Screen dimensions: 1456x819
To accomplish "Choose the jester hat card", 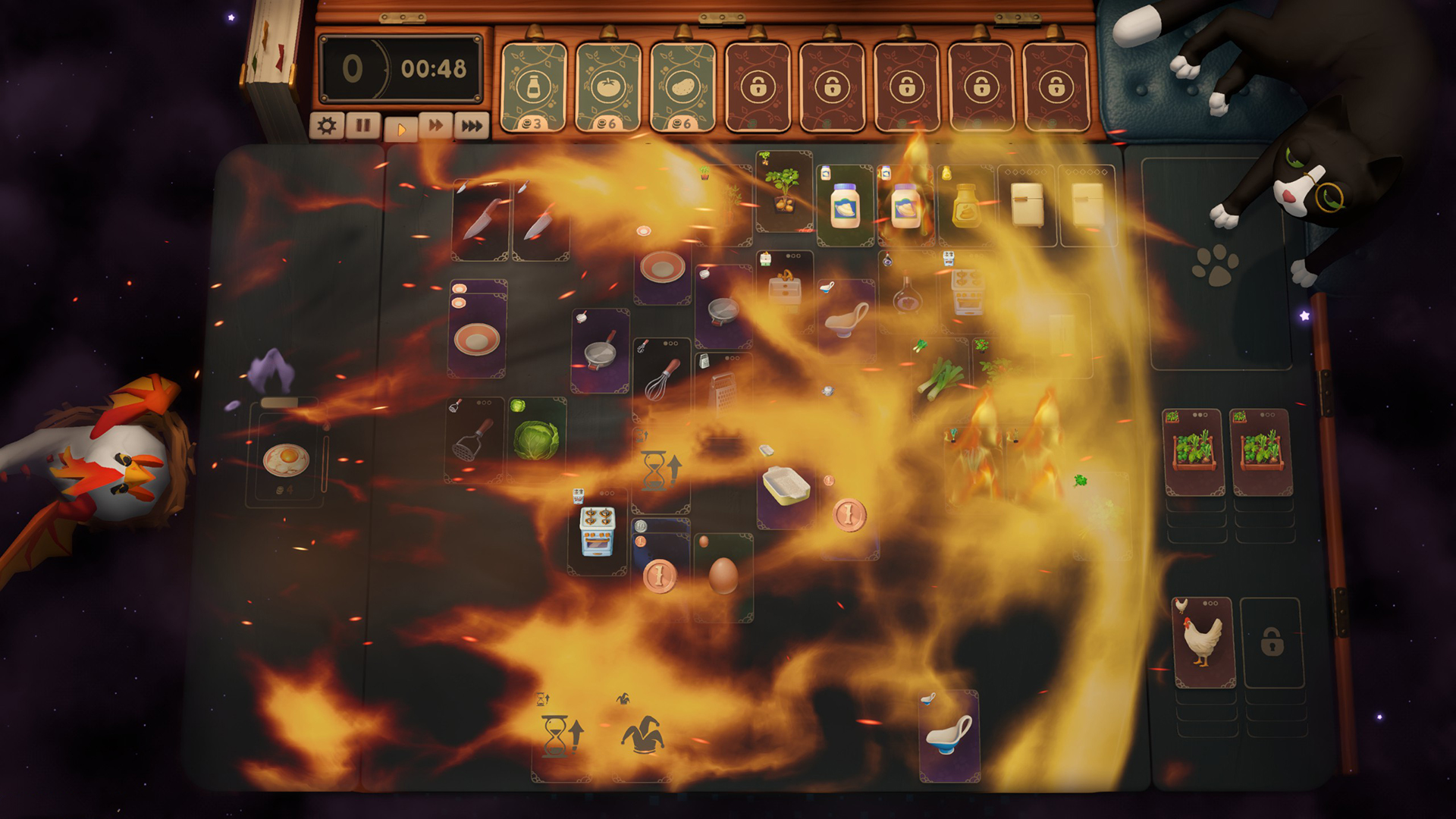I will click(642, 736).
